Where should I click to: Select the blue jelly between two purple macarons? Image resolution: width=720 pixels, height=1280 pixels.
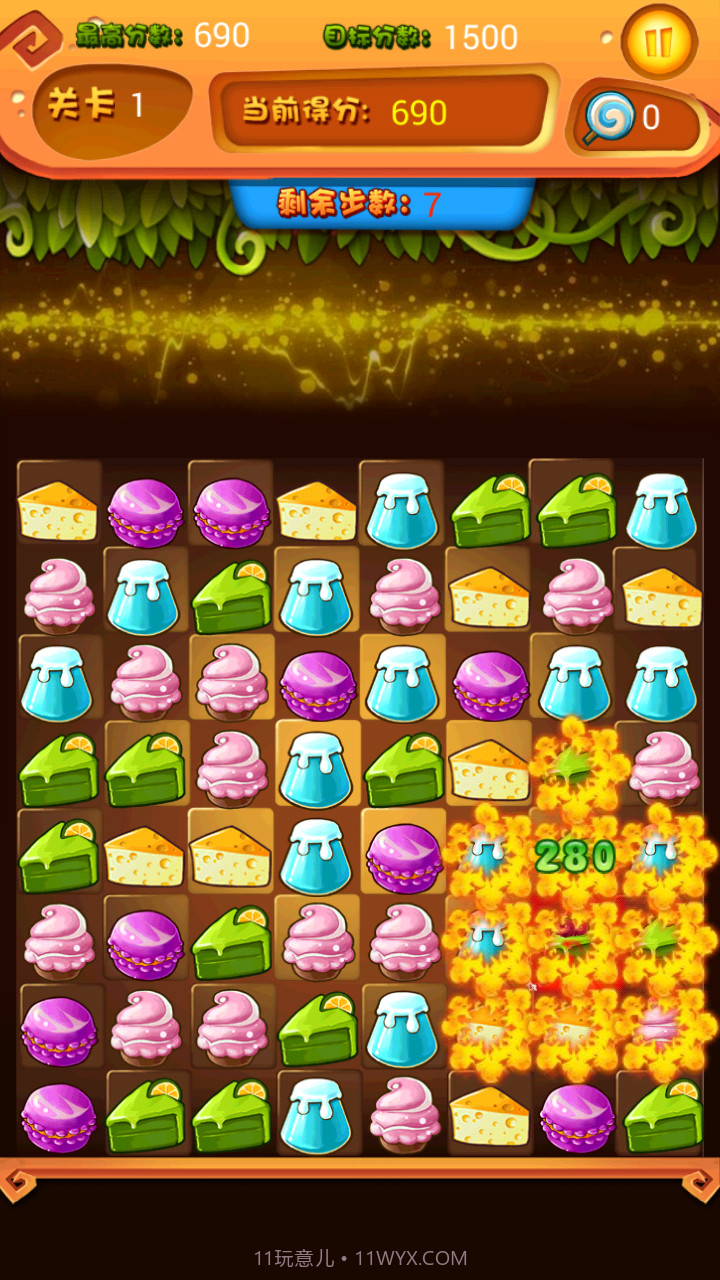click(403, 685)
